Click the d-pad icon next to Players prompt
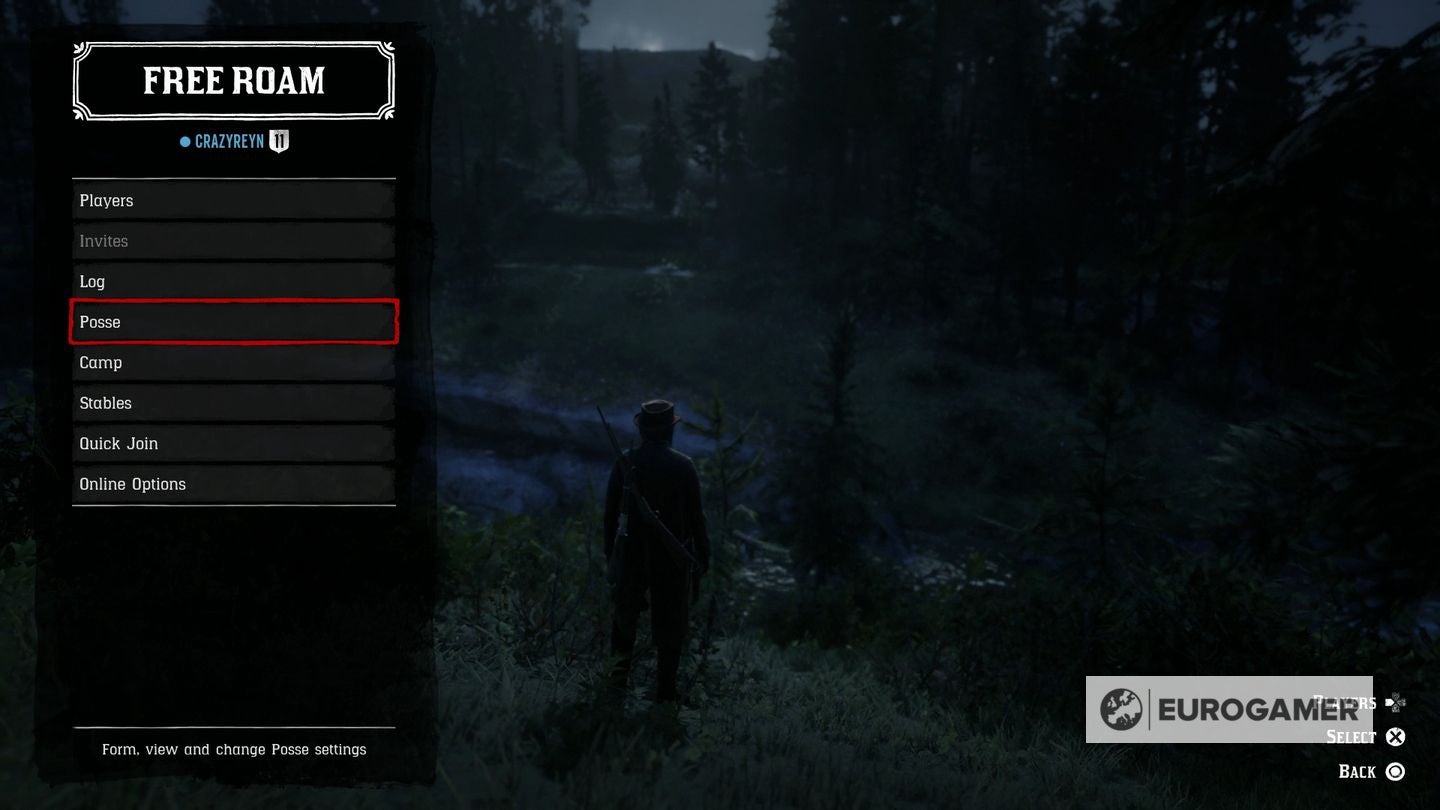Screen dimensions: 1440x810 (1398, 702)
